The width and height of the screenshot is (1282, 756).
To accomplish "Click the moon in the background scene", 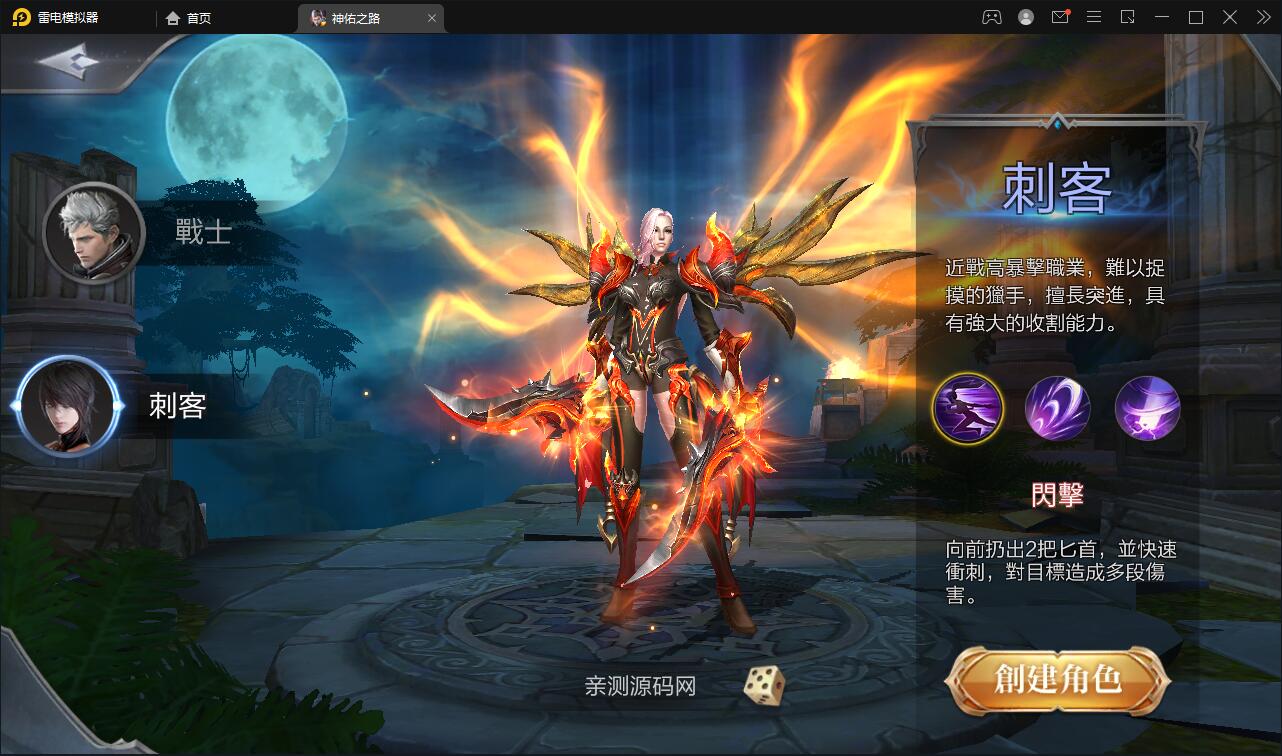I will (258, 128).
